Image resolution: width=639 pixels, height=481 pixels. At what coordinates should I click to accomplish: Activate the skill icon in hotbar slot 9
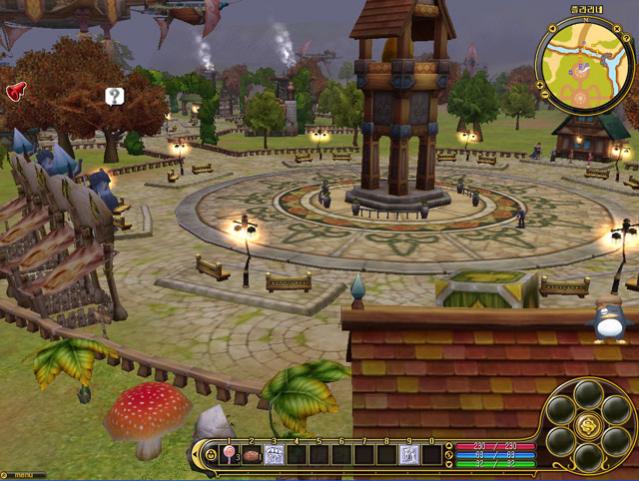click(409, 455)
